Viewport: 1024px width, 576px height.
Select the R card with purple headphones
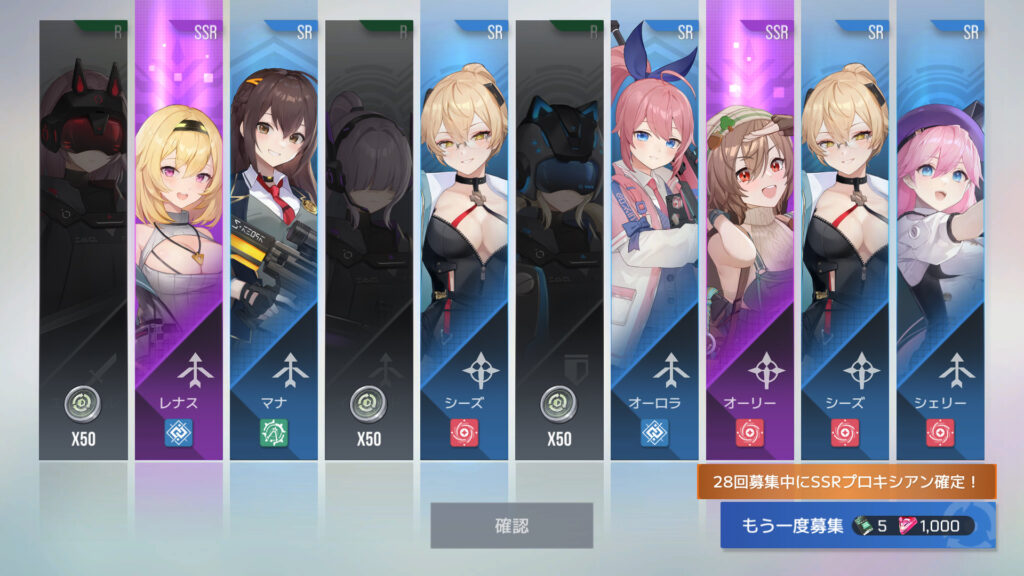tap(369, 240)
